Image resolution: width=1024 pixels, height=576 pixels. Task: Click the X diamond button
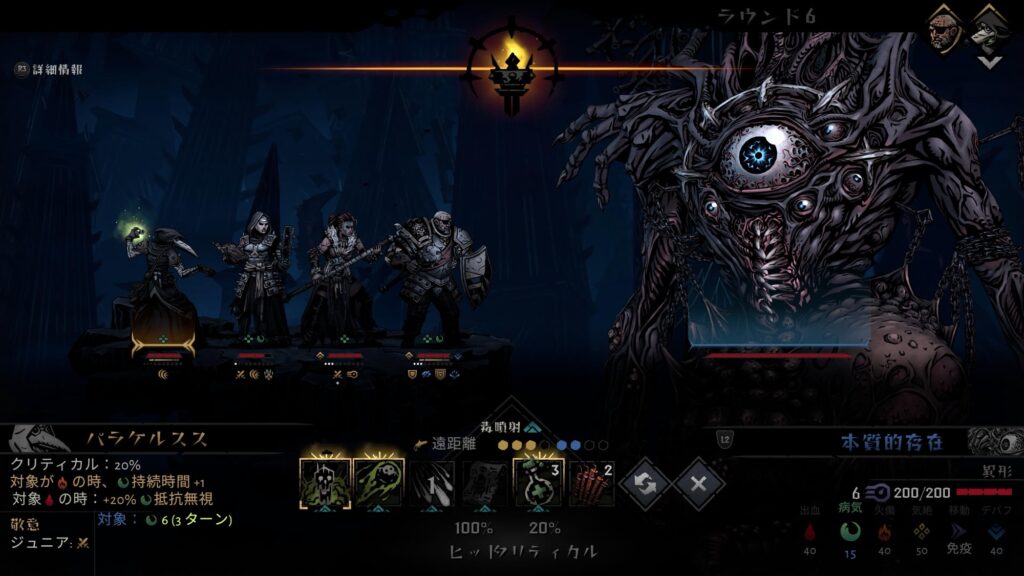pyautogui.click(x=699, y=485)
